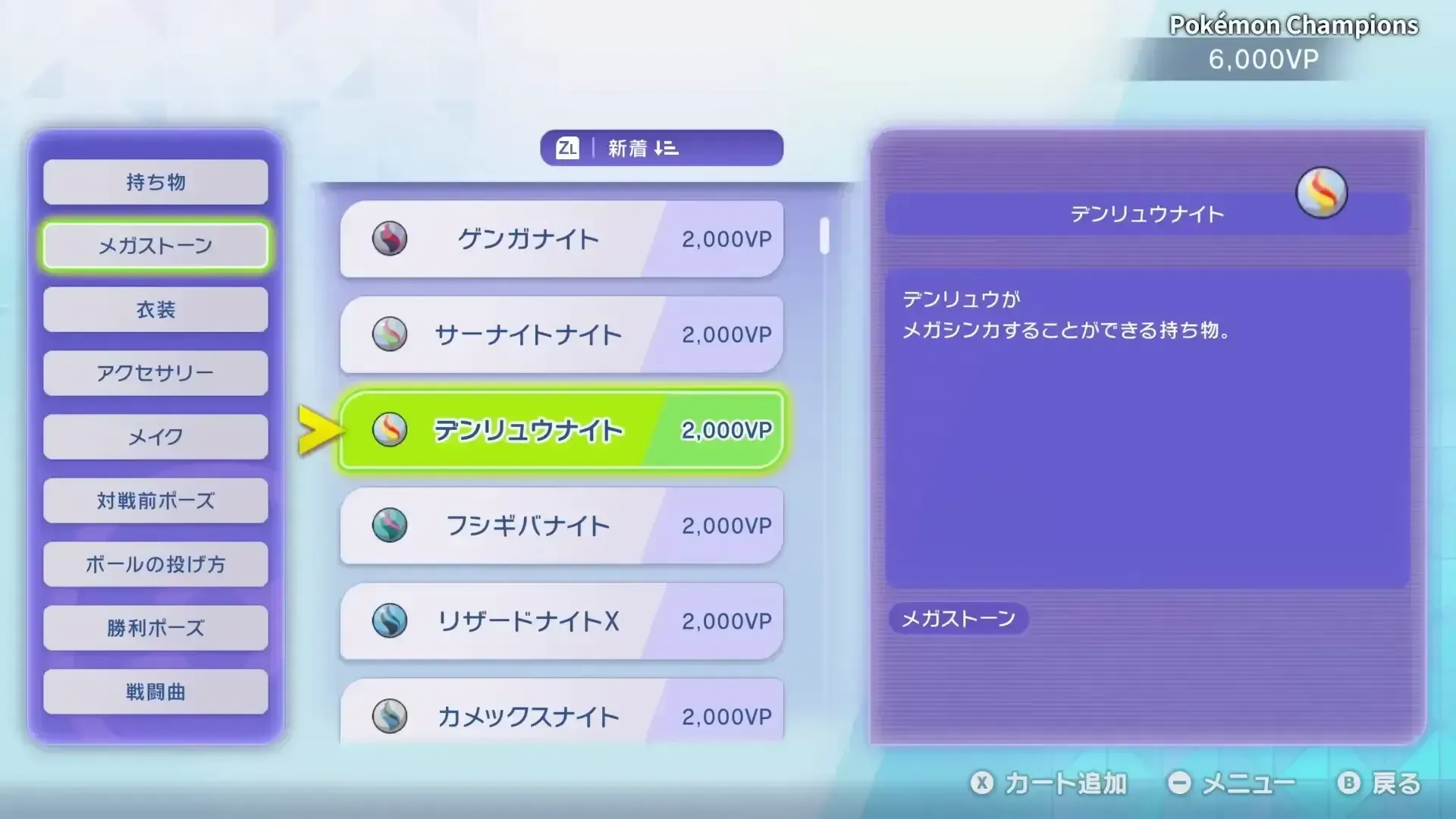Click the Charizardite X stone icon

(x=391, y=620)
